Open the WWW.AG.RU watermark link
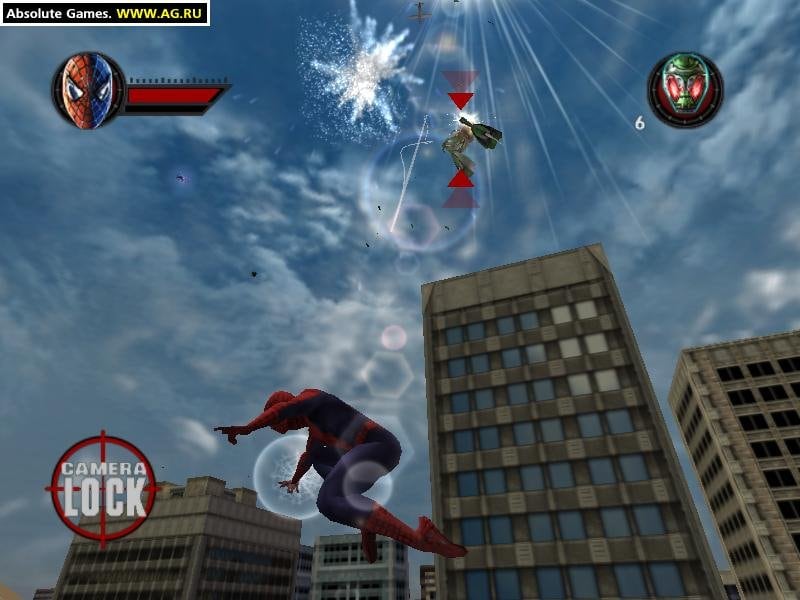This screenshot has width=800, height=600. click(160, 13)
